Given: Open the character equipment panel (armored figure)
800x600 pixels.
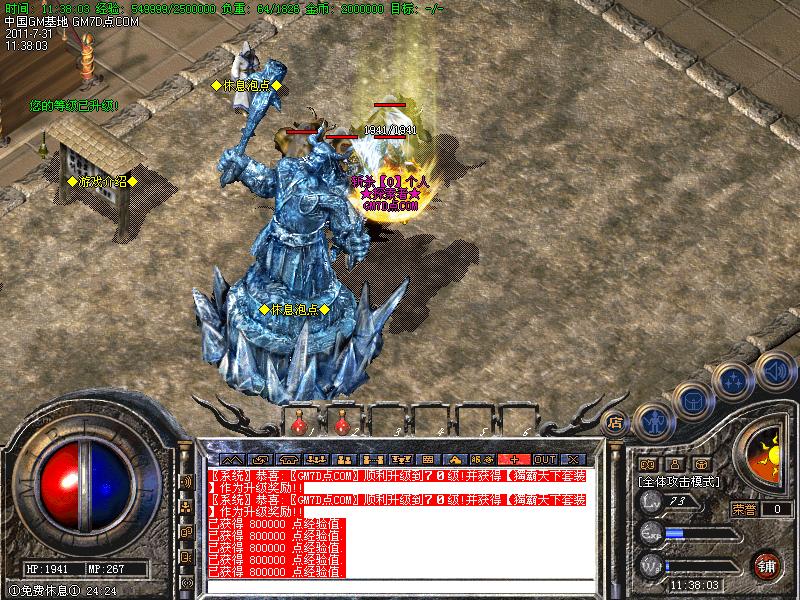Looking at the screenshot, I should click(653, 422).
